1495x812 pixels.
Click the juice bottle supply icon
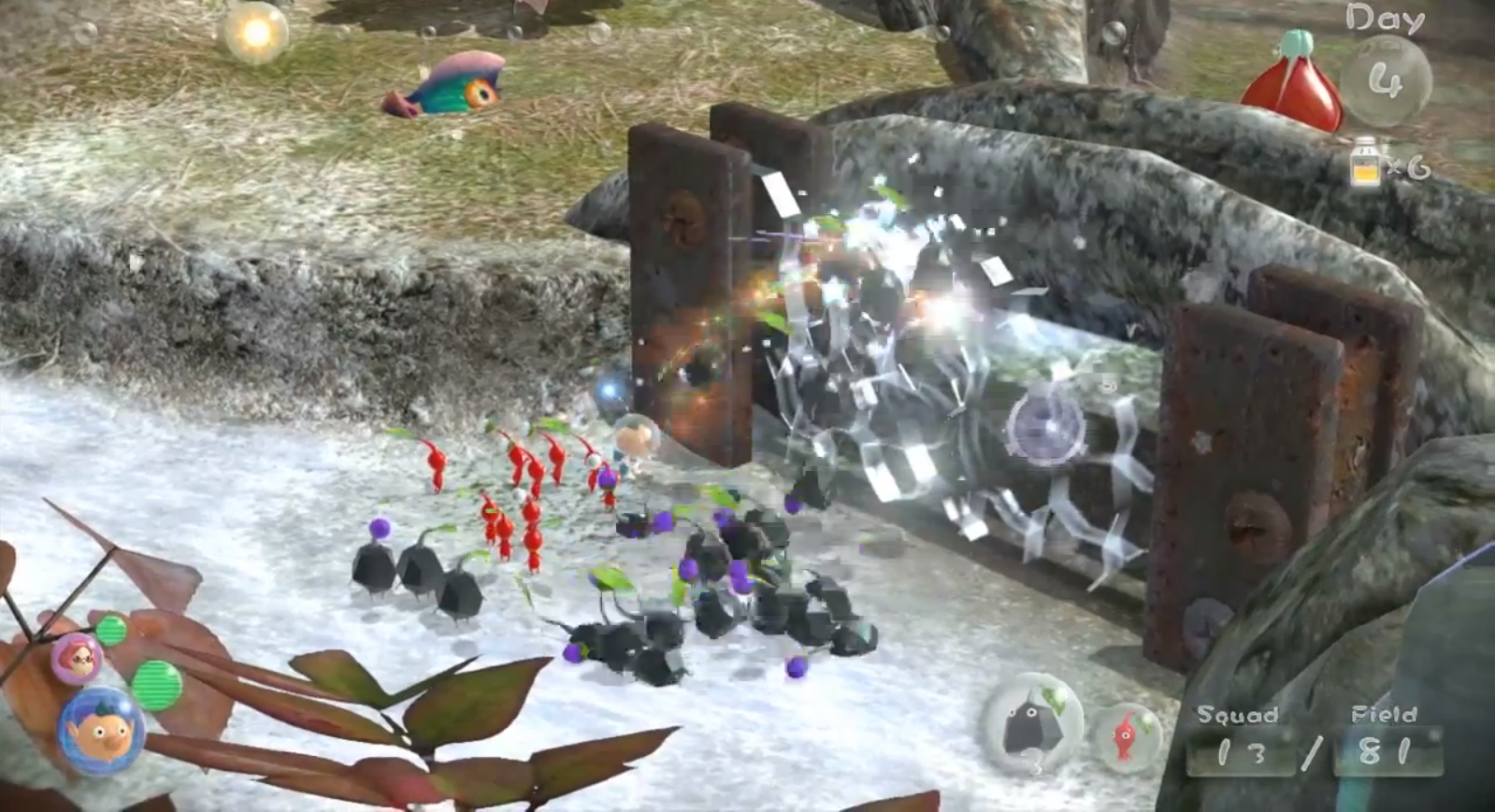click(1364, 166)
